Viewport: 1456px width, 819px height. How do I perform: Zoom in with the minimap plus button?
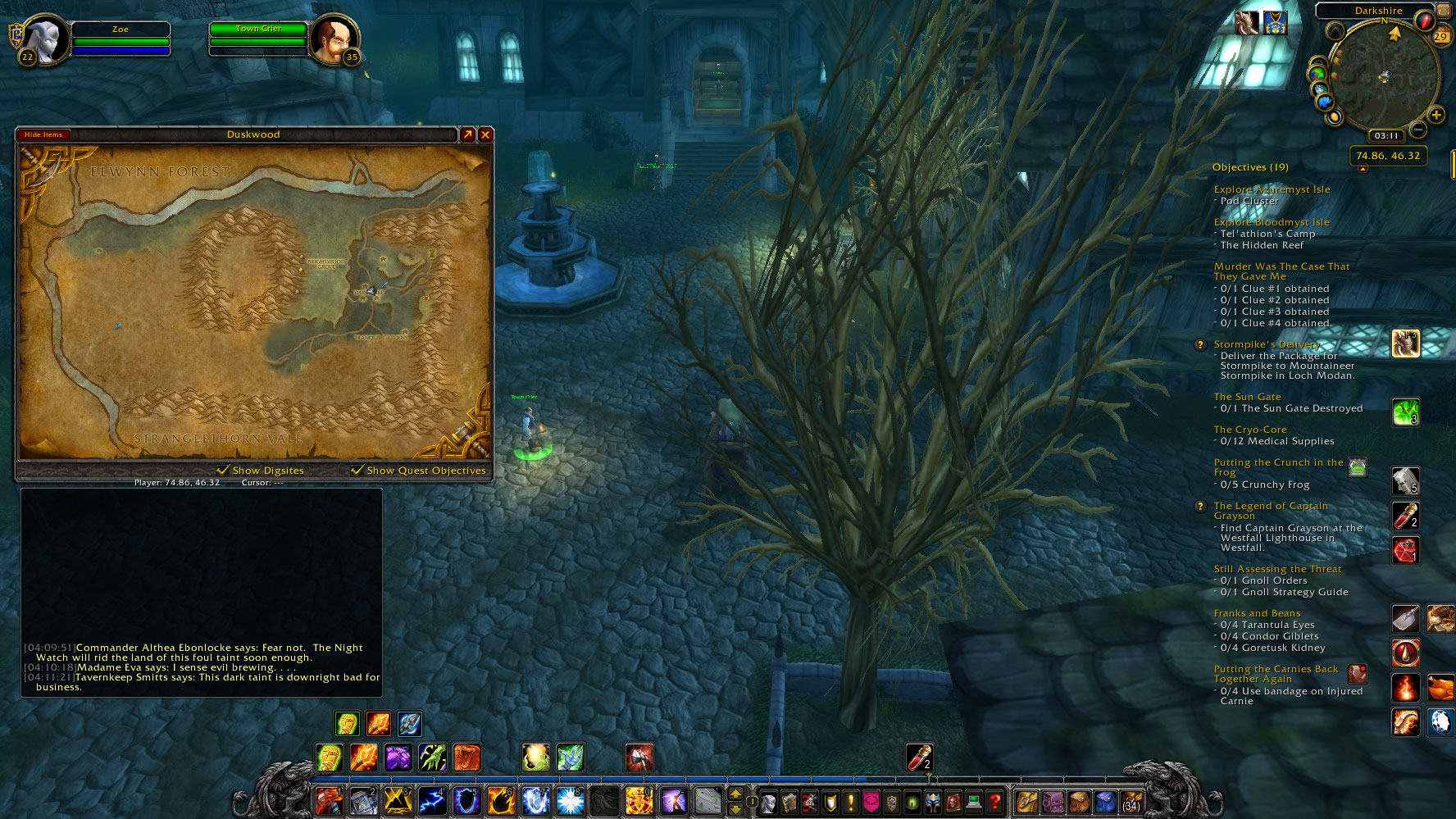tap(1437, 116)
